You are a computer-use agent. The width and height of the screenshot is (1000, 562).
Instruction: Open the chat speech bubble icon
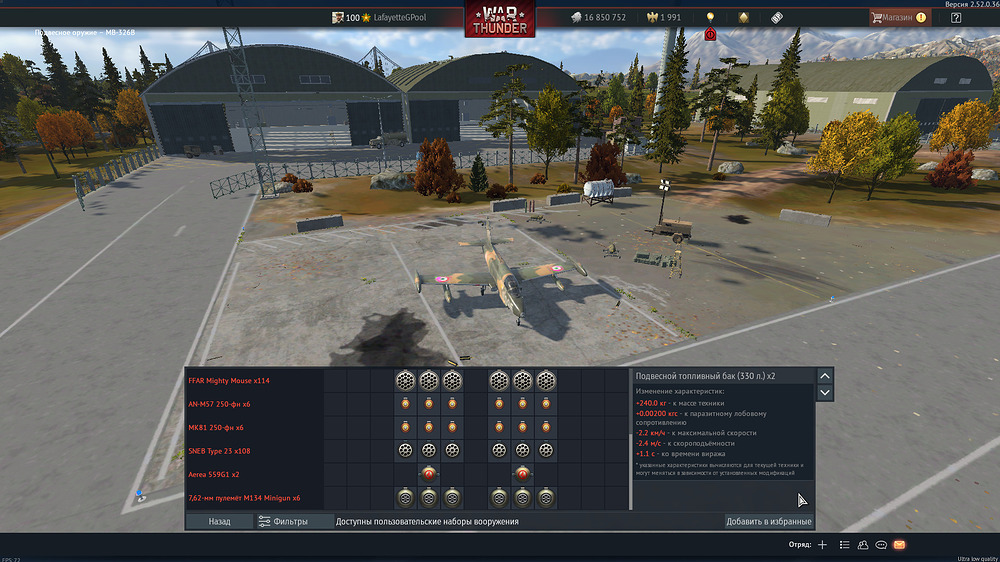pyautogui.click(x=881, y=545)
